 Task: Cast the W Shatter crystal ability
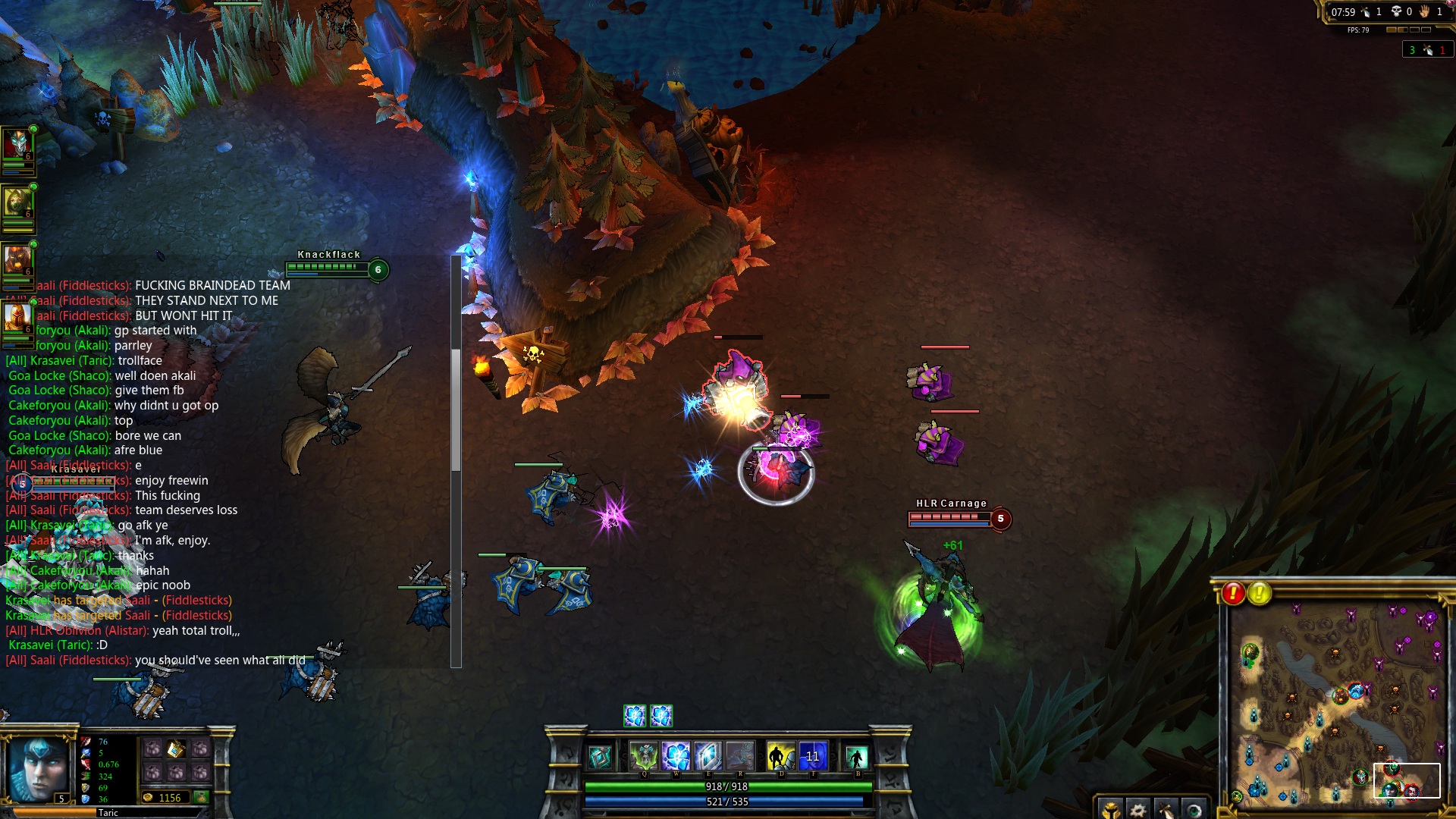[x=676, y=756]
